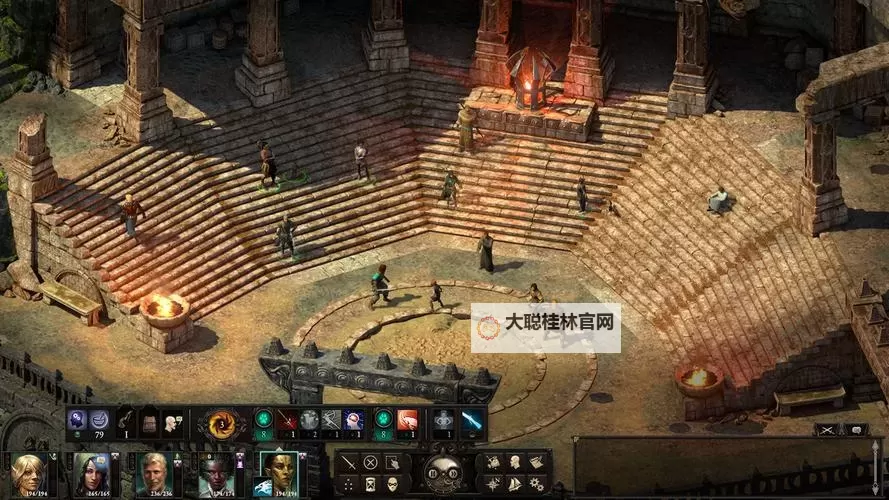Activate the glowing blue blade ability icon
This screenshot has width=889, height=500.
[x=470, y=421]
